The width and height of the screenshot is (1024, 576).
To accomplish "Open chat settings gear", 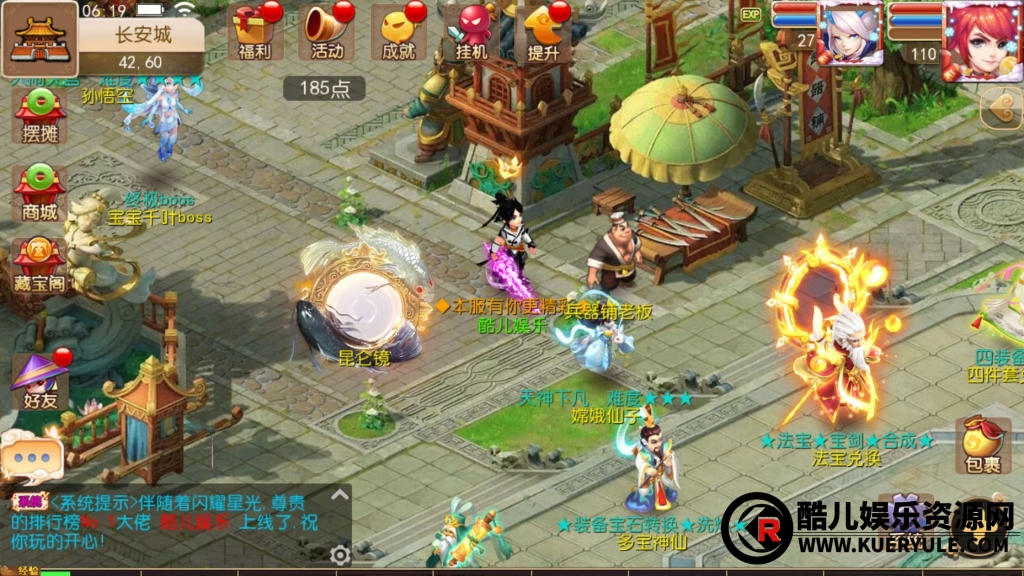I will pos(341,553).
